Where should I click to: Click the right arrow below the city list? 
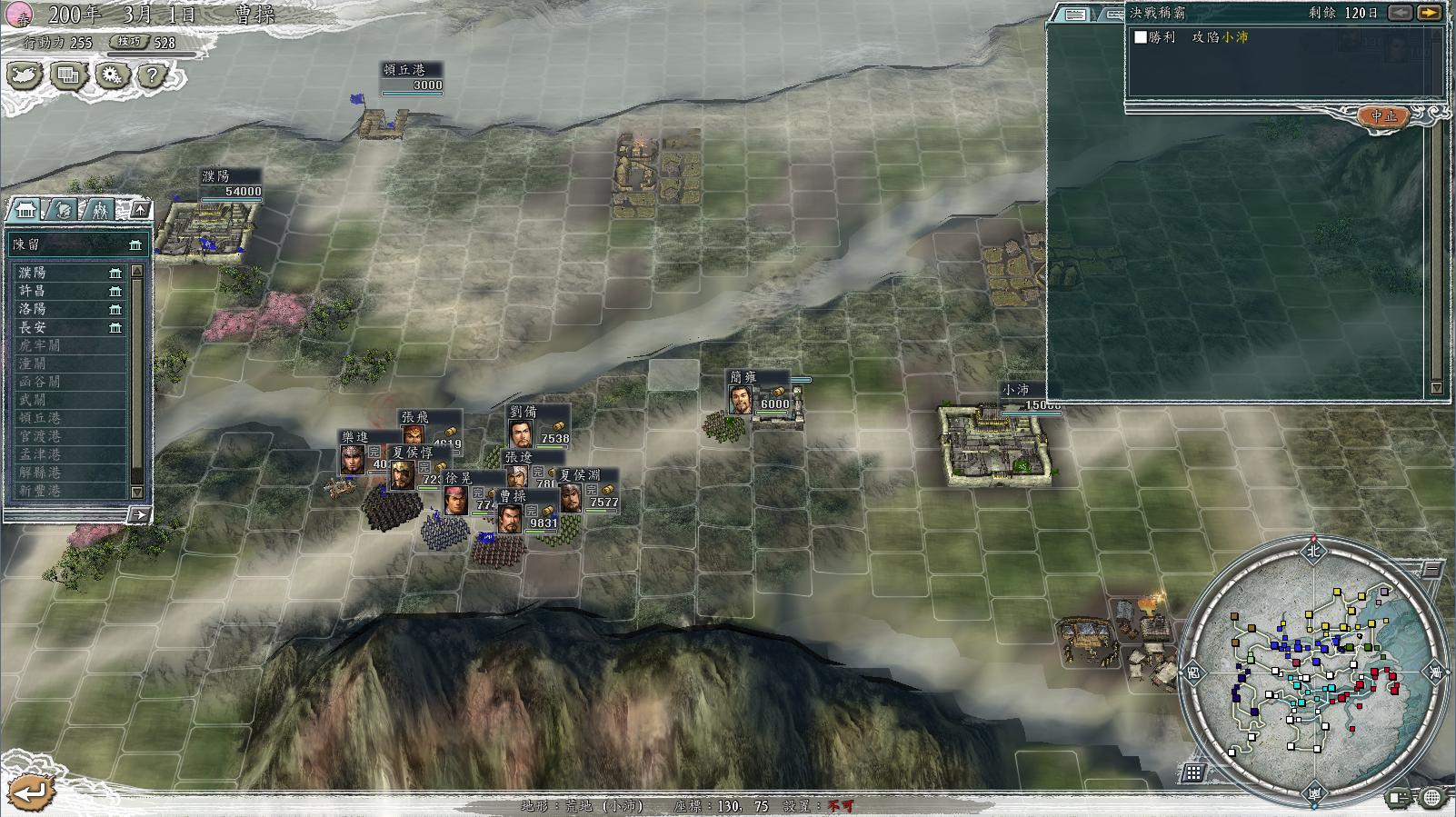[138, 515]
